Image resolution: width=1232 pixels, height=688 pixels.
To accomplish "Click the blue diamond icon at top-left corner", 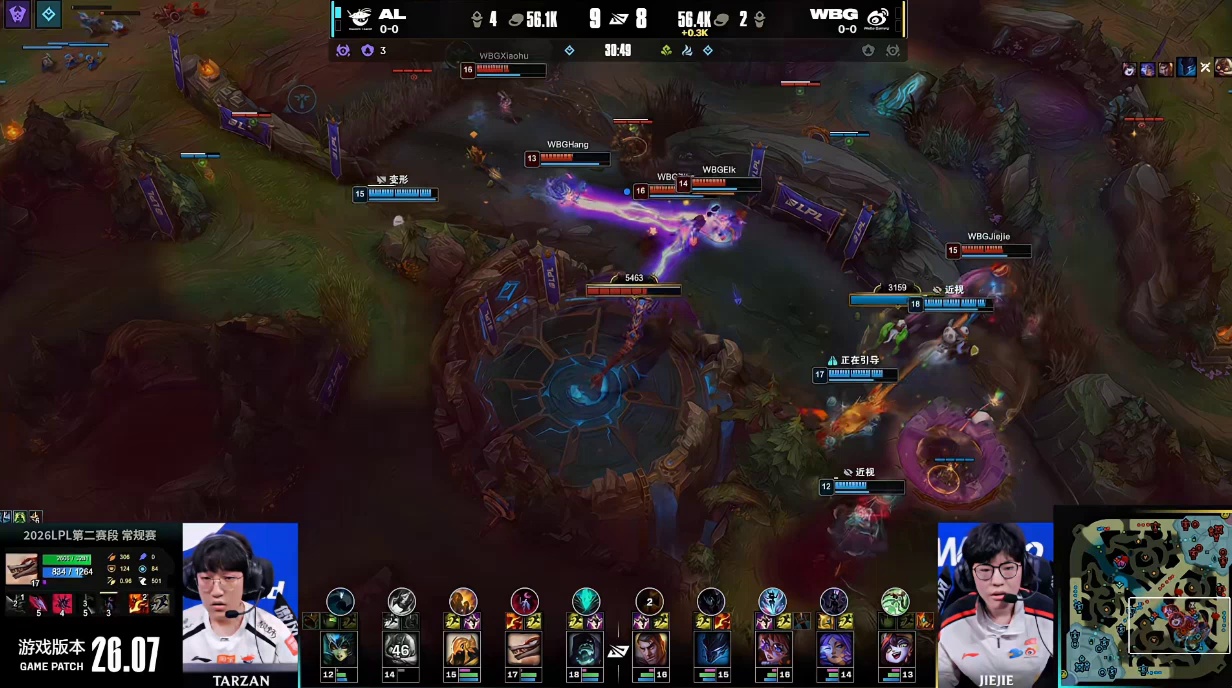I will [49, 14].
